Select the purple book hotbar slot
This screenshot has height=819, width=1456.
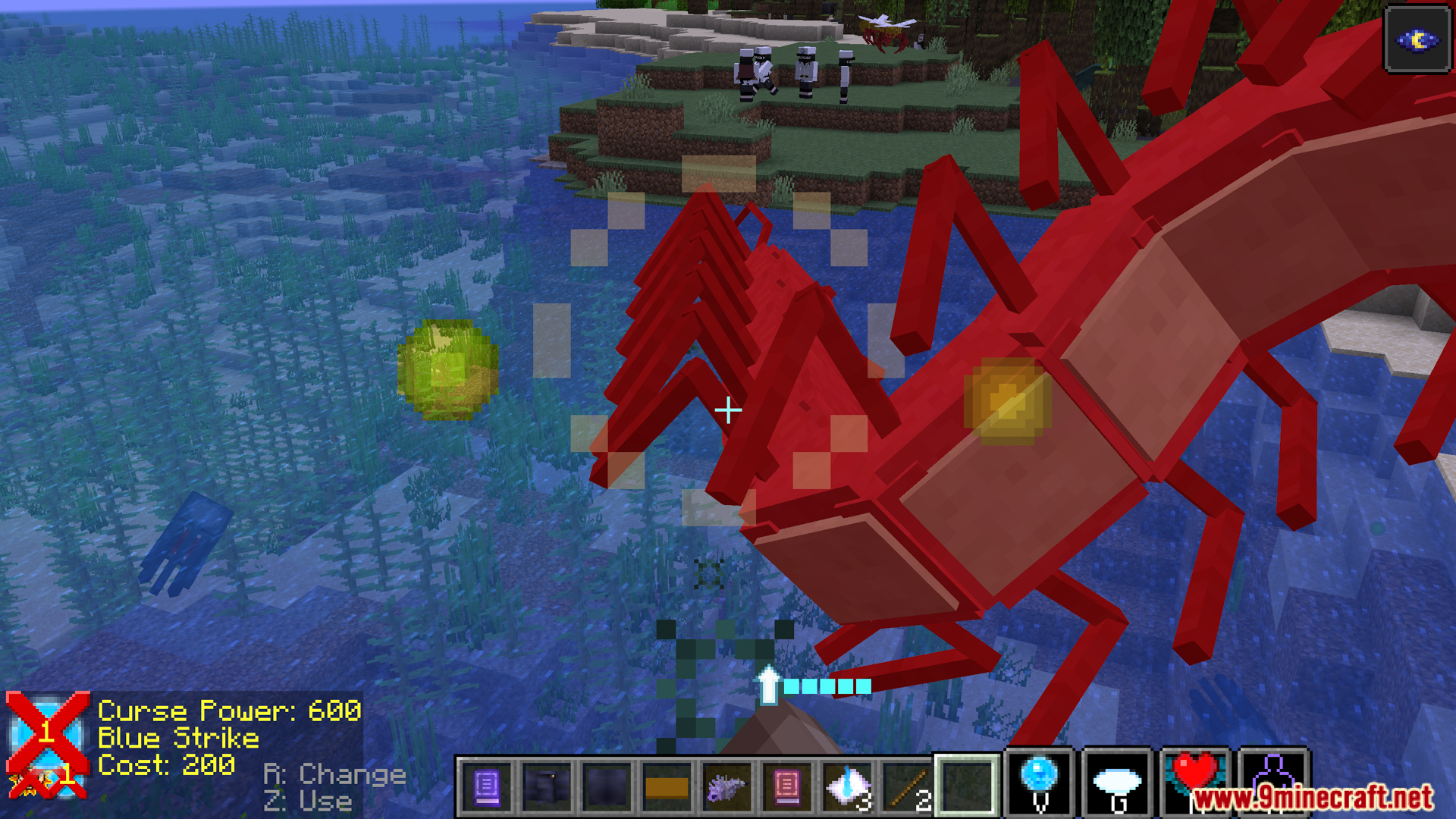point(487,786)
